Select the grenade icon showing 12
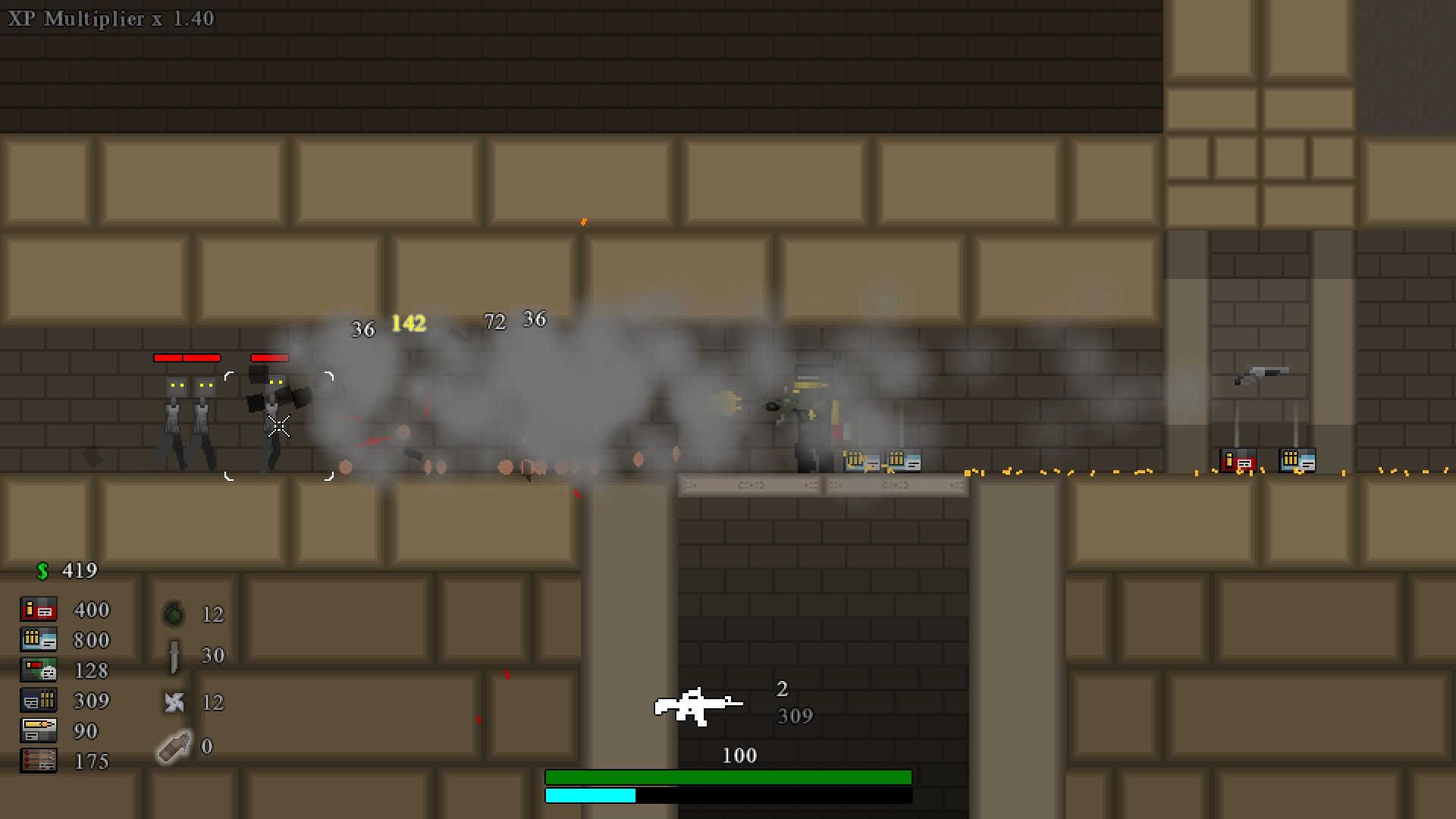 [173, 614]
